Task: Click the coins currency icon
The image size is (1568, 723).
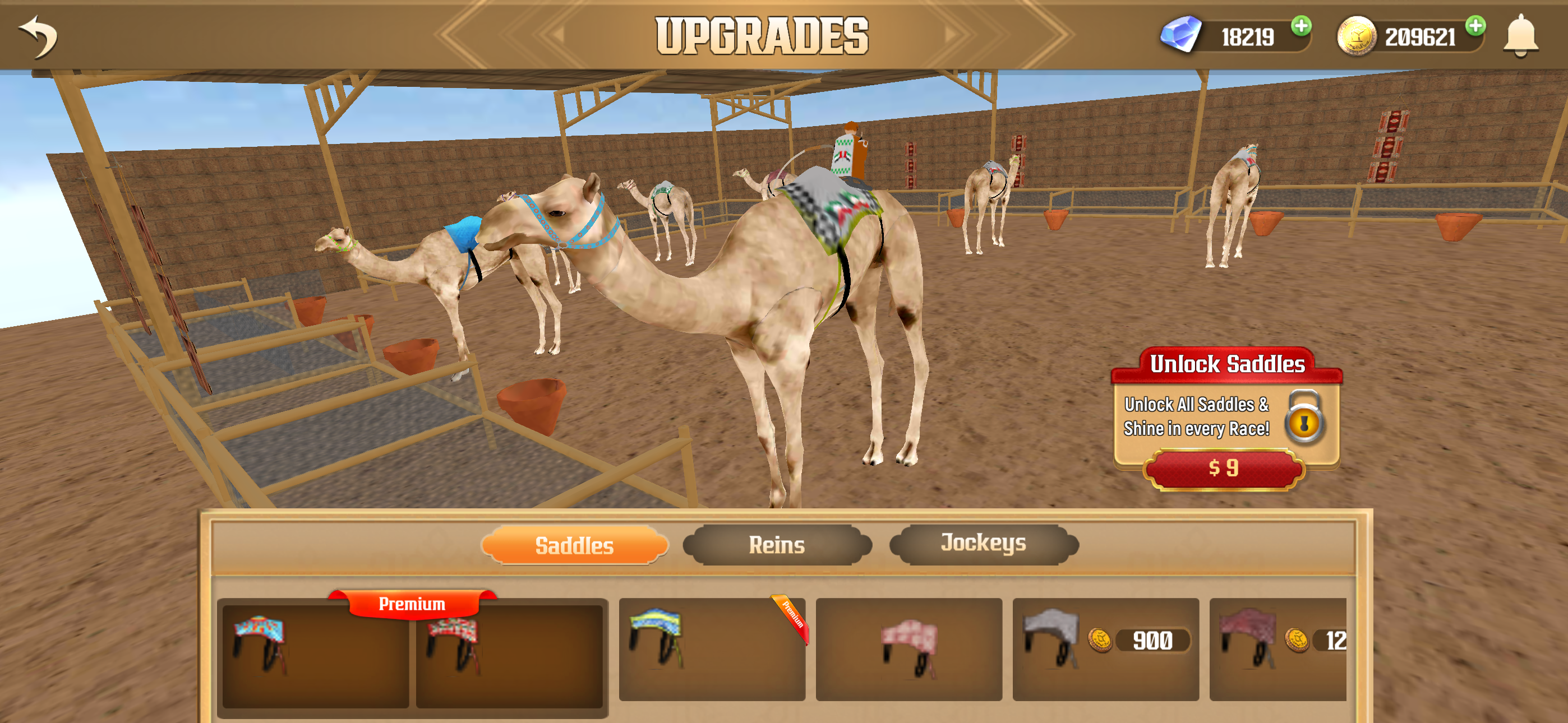Action: tap(1357, 36)
